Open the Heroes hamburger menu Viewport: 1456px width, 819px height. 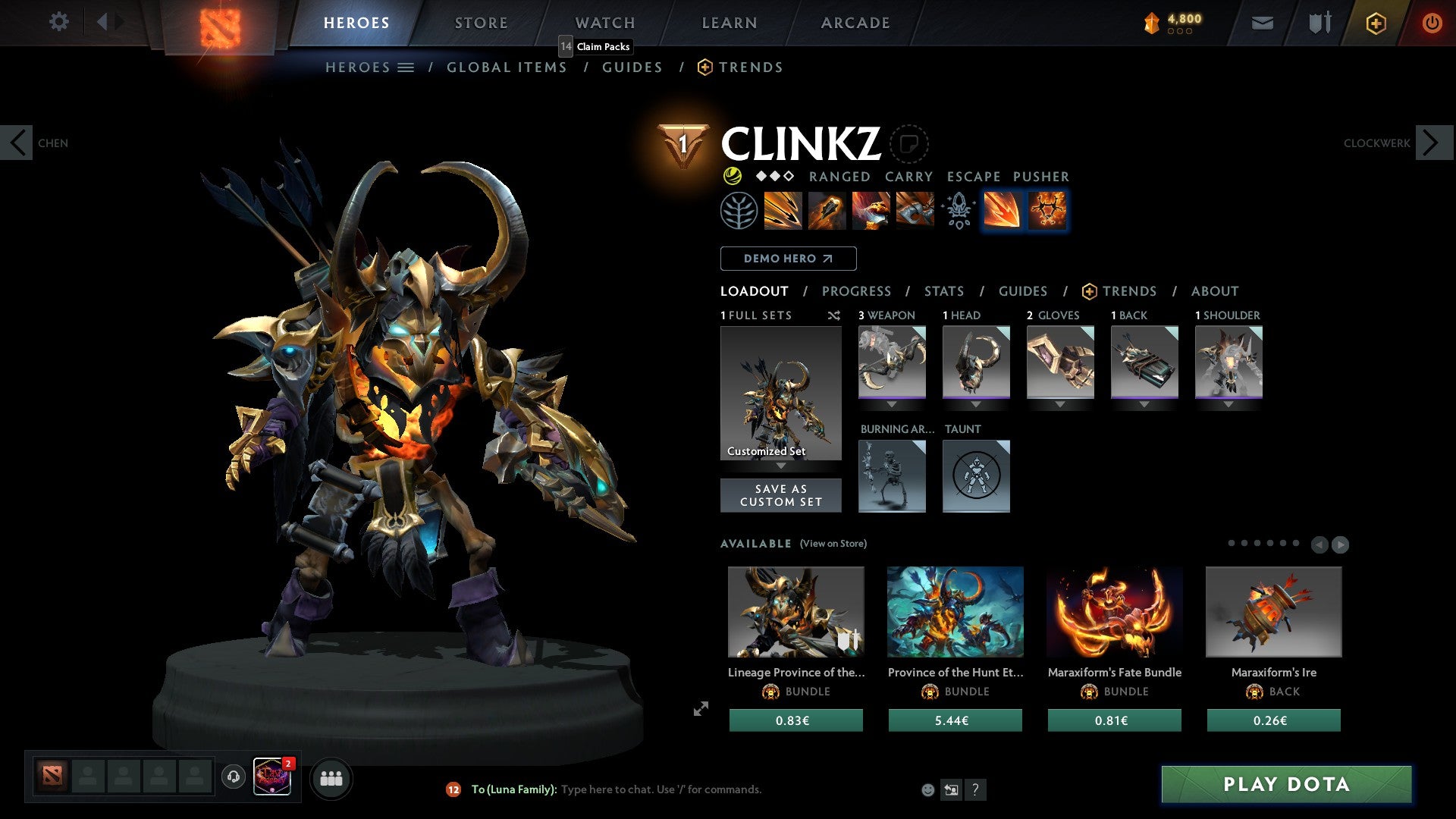click(x=406, y=67)
